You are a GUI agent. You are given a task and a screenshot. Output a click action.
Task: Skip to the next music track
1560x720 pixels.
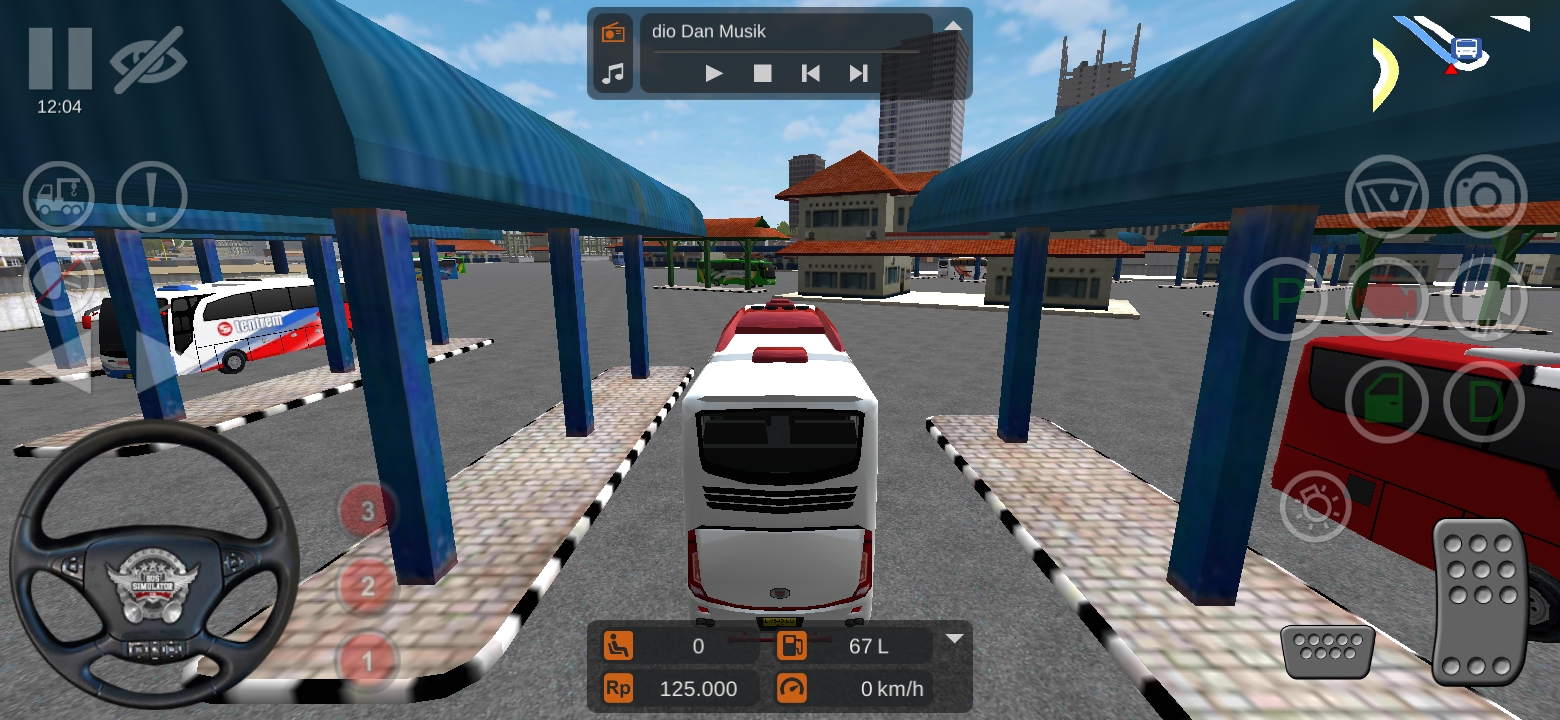[x=857, y=72]
